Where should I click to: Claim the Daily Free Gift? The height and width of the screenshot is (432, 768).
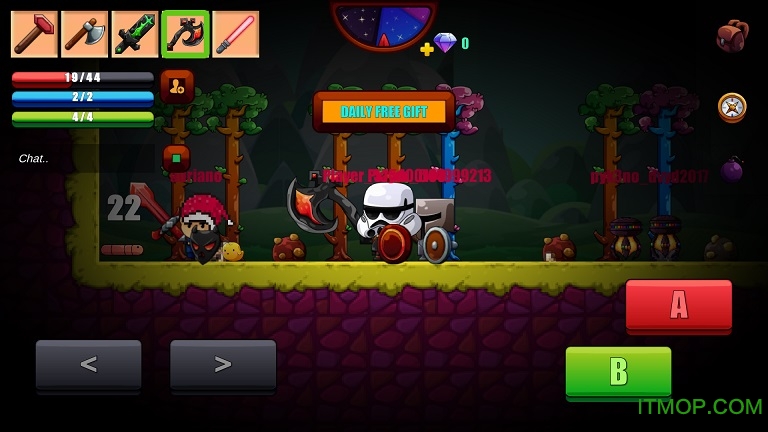383,111
